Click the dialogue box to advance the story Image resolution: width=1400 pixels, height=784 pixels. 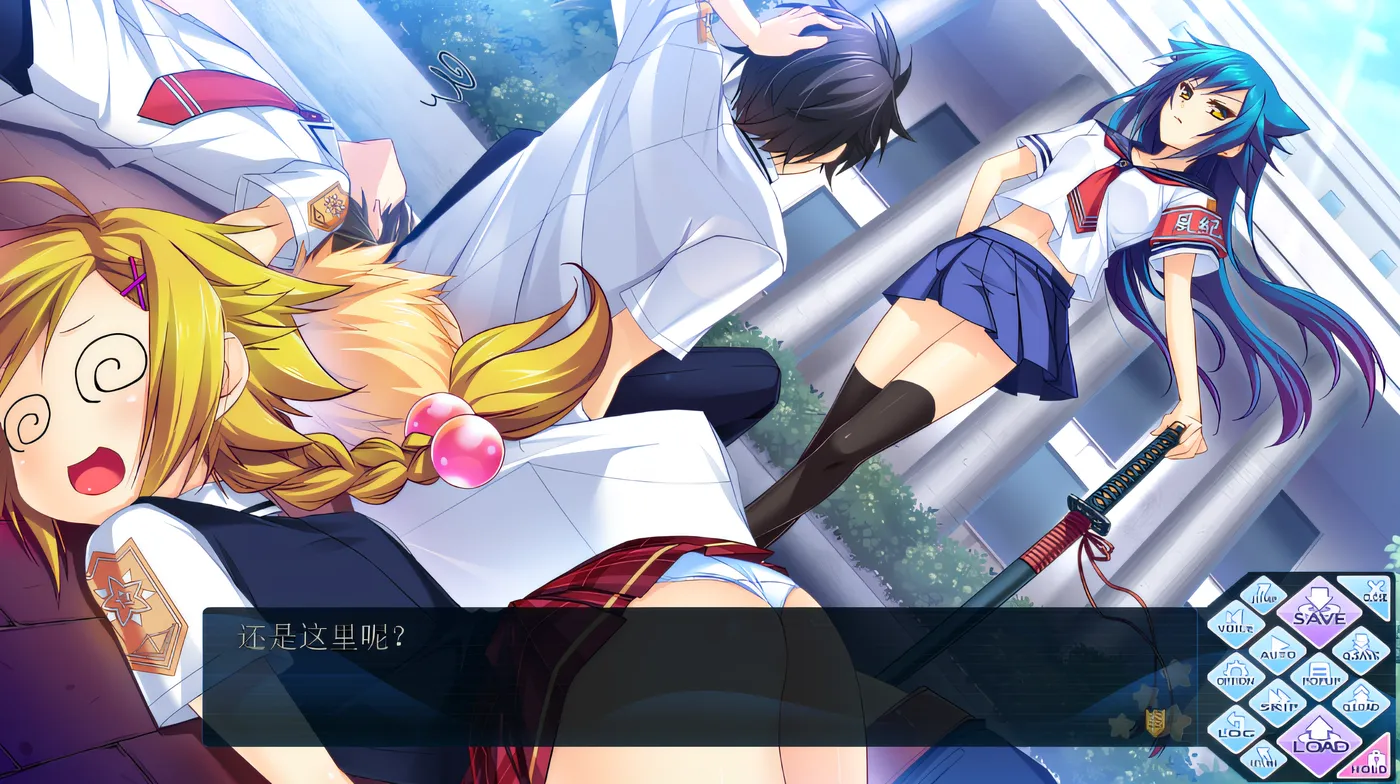650,680
